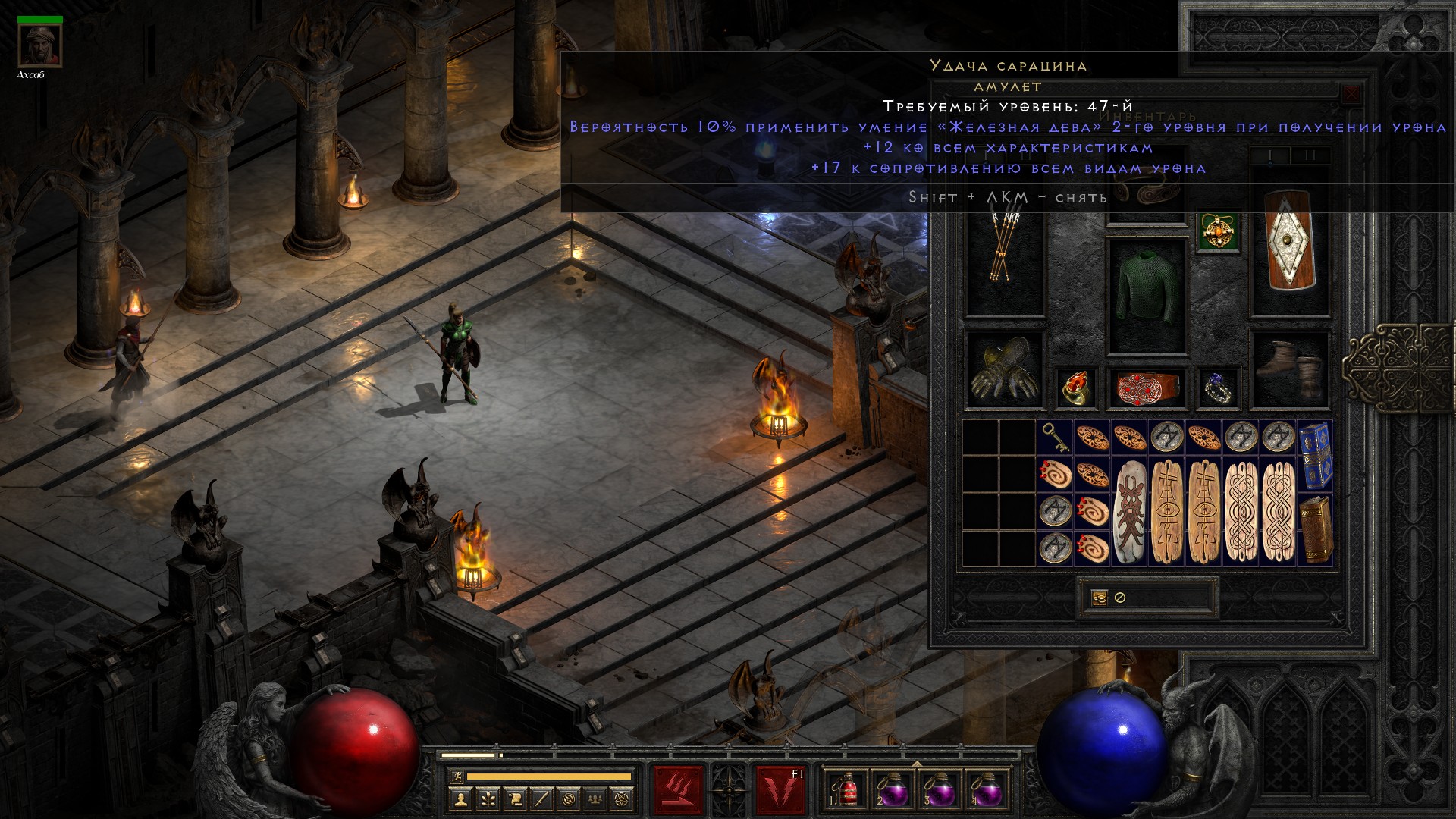
Task: Select the equipped gauntlets slot
Action: click(1004, 369)
